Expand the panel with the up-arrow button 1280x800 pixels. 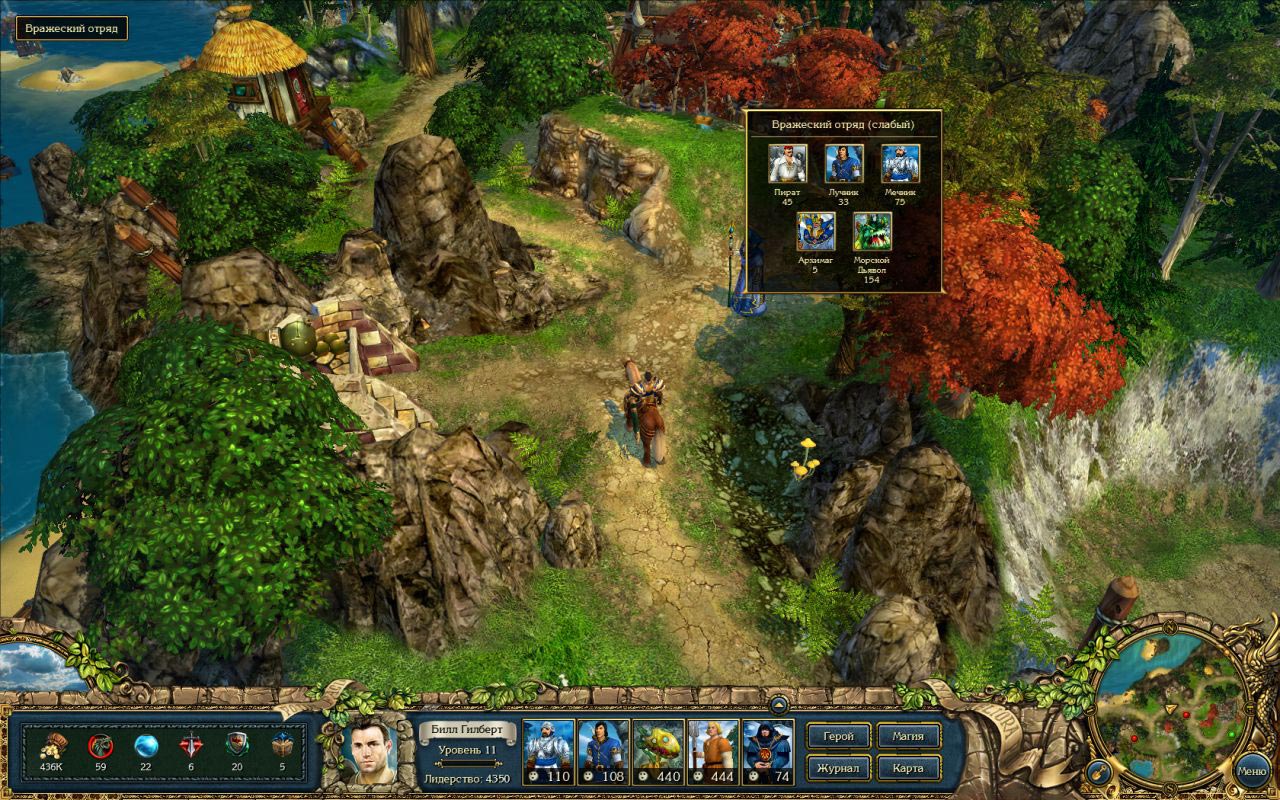tap(779, 702)
